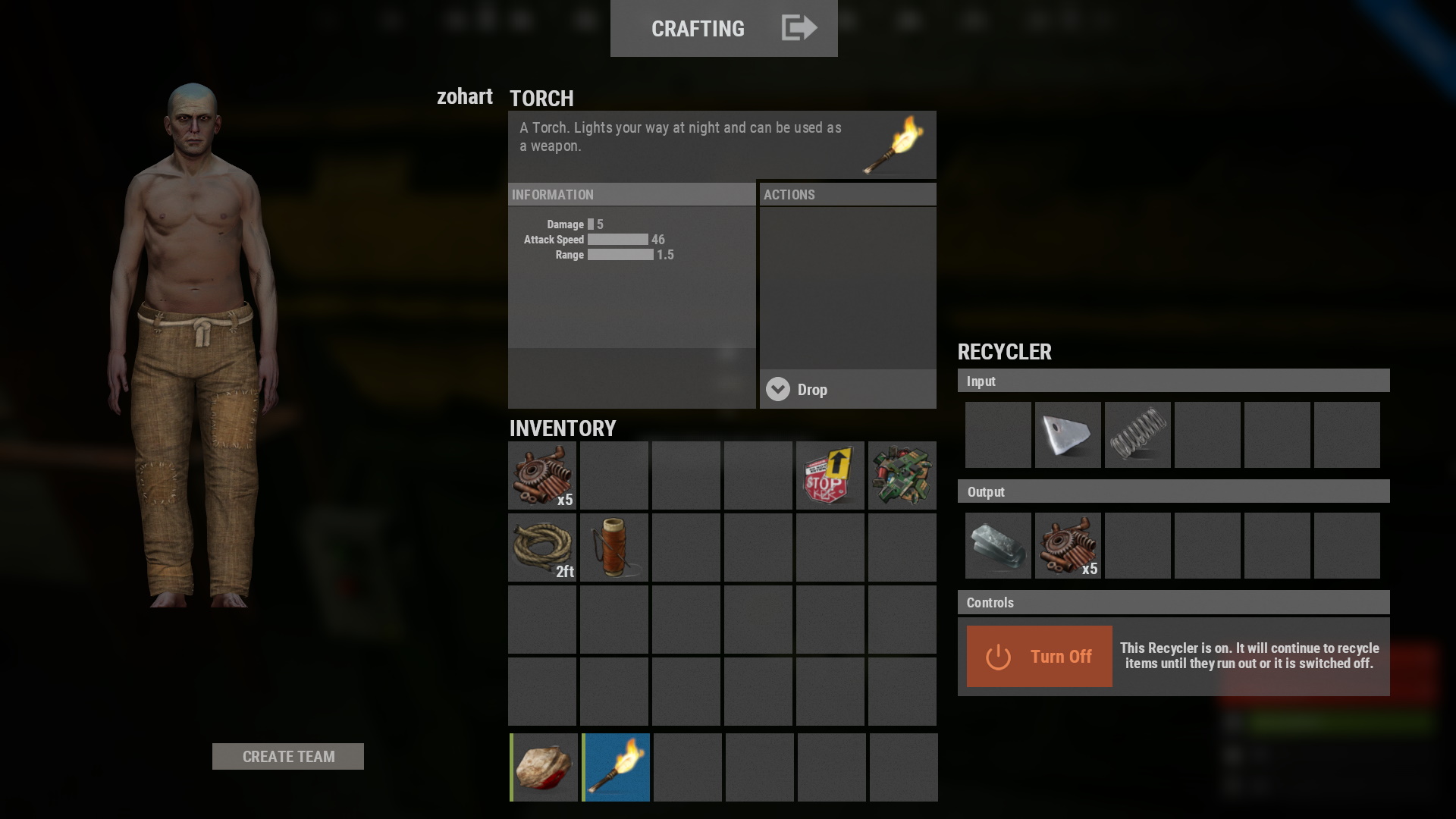Select the gears stack in inventory
This screenshot has width=1456, height=819.
pyautogui.click(x=541, y=475)
